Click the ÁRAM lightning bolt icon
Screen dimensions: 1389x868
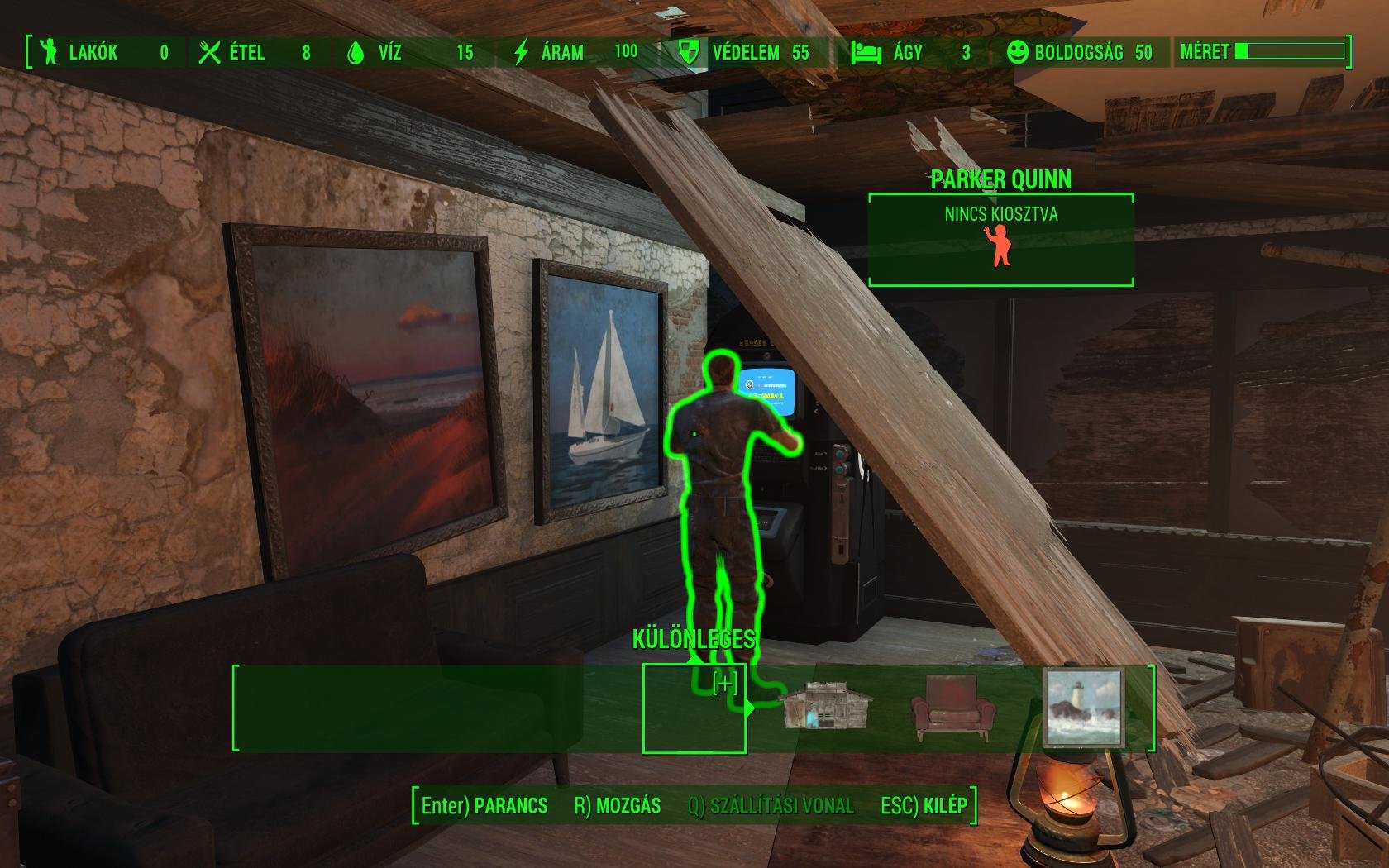[521, 52]
